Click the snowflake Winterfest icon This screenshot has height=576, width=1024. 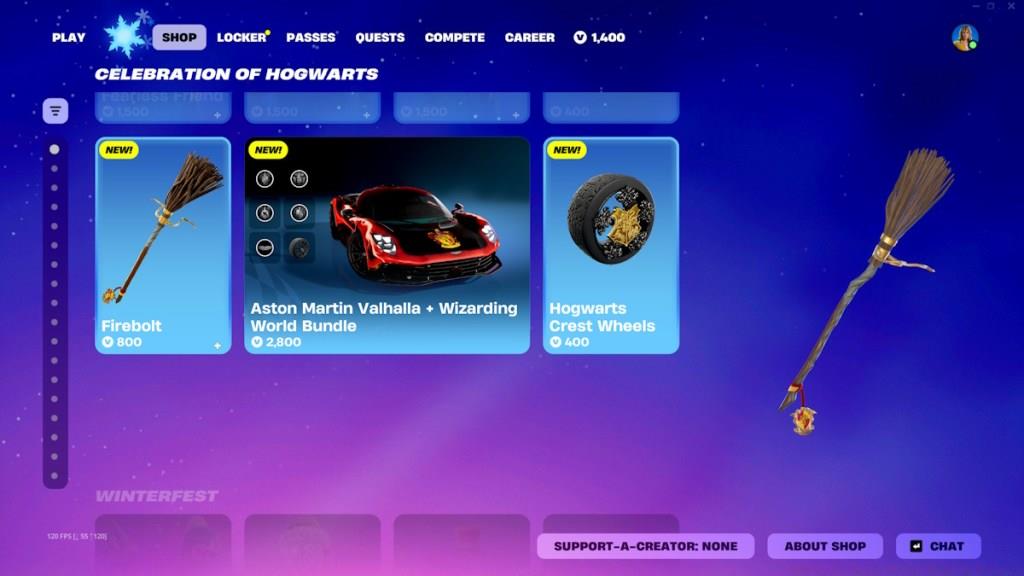[125, 36]
